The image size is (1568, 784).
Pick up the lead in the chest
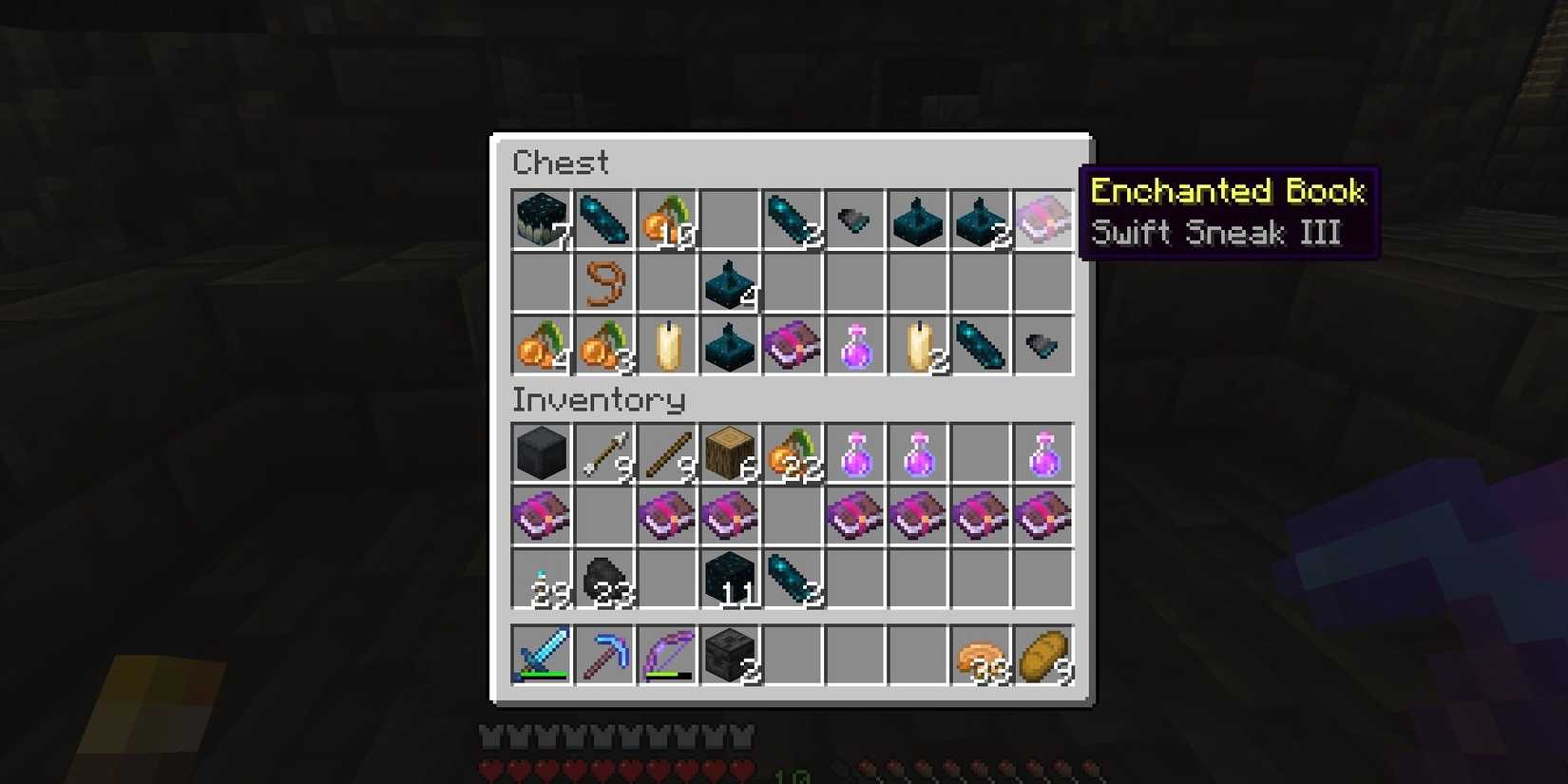click(x=602, y=282)
